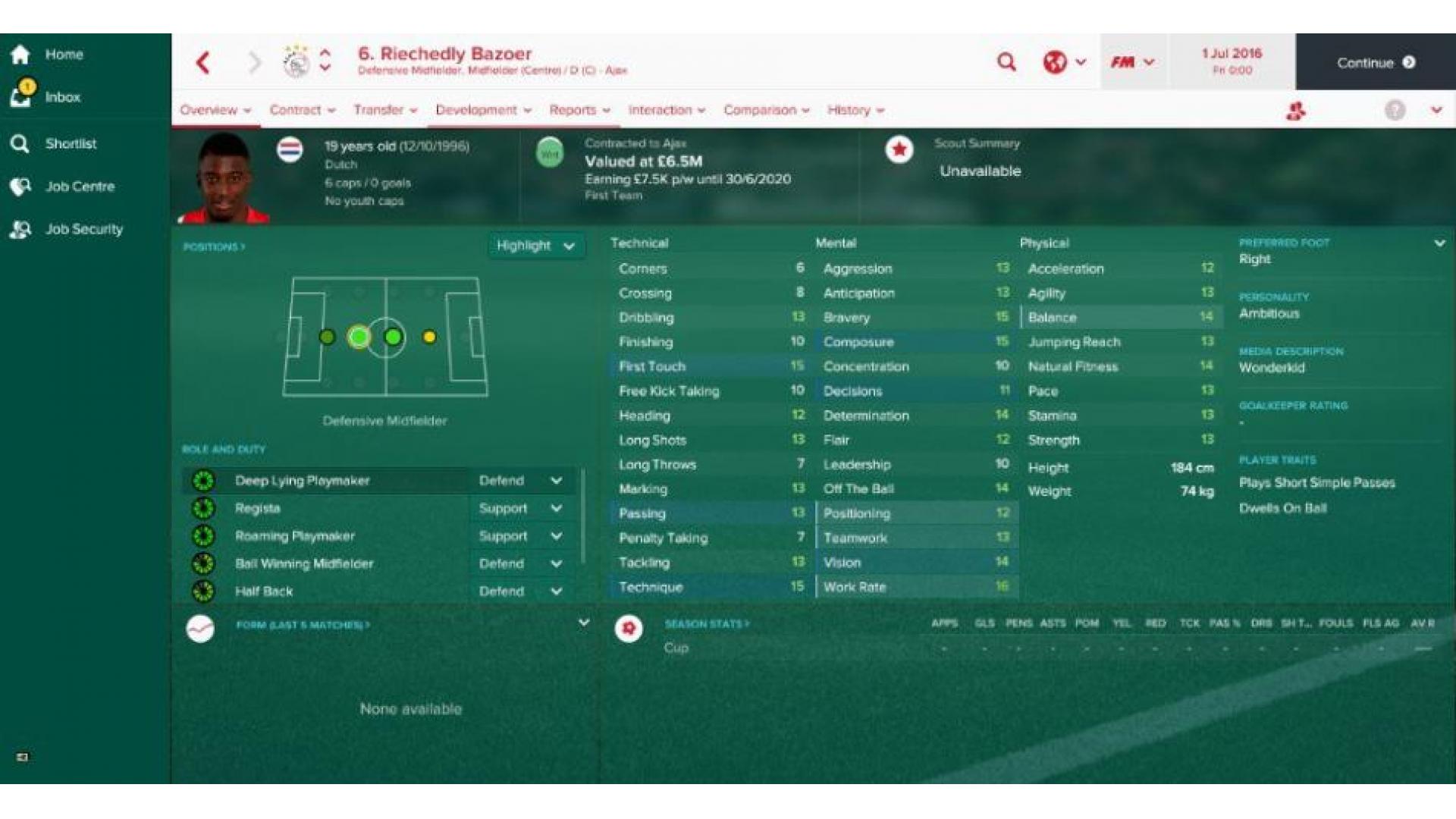Click the Continue button
This screenshot has width=1456, height=819.
click(x=1375, y=63)
